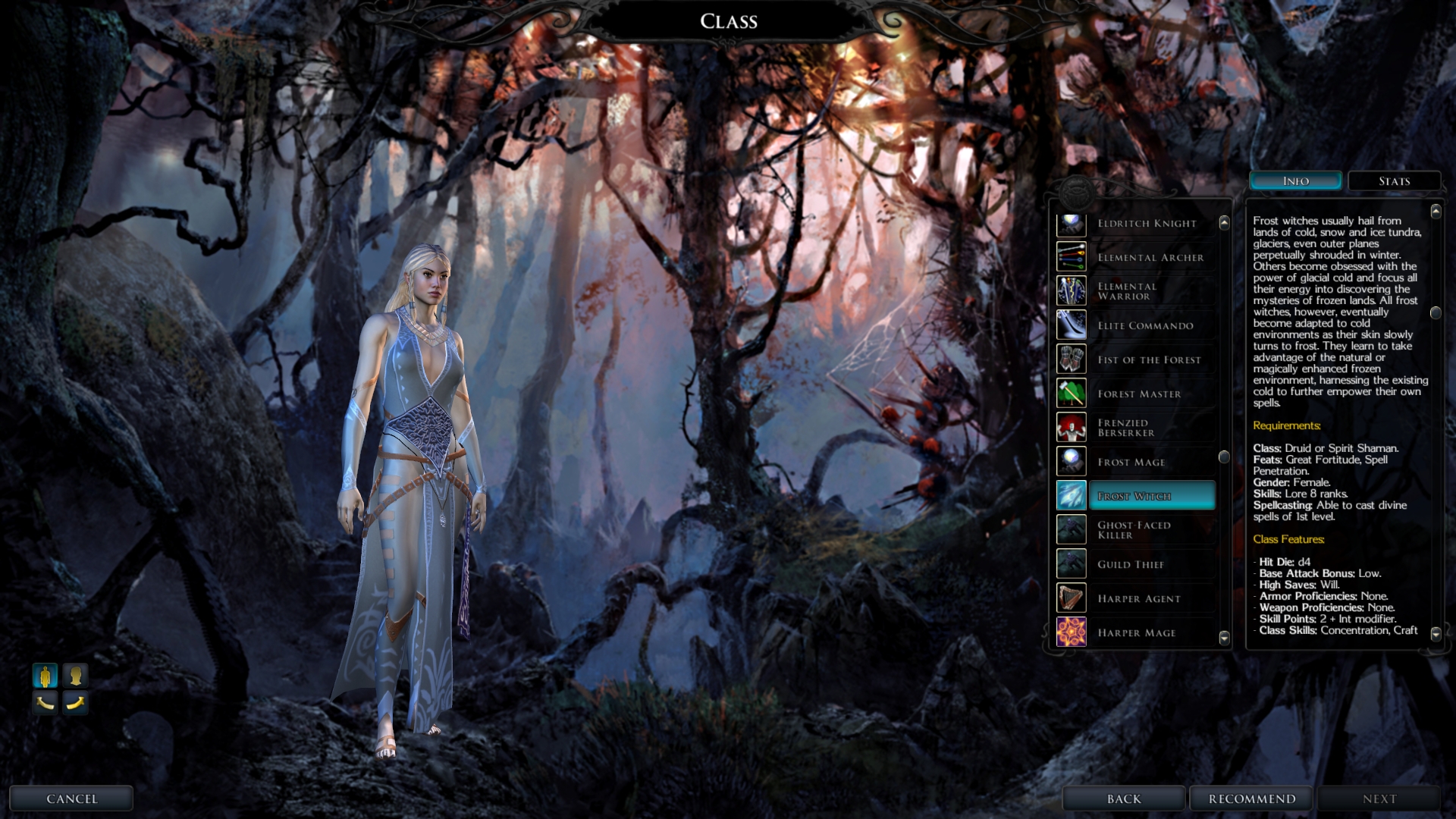1456x819 pixels.
Task: Cancel character creation
Action: click(x=71, y=799)
